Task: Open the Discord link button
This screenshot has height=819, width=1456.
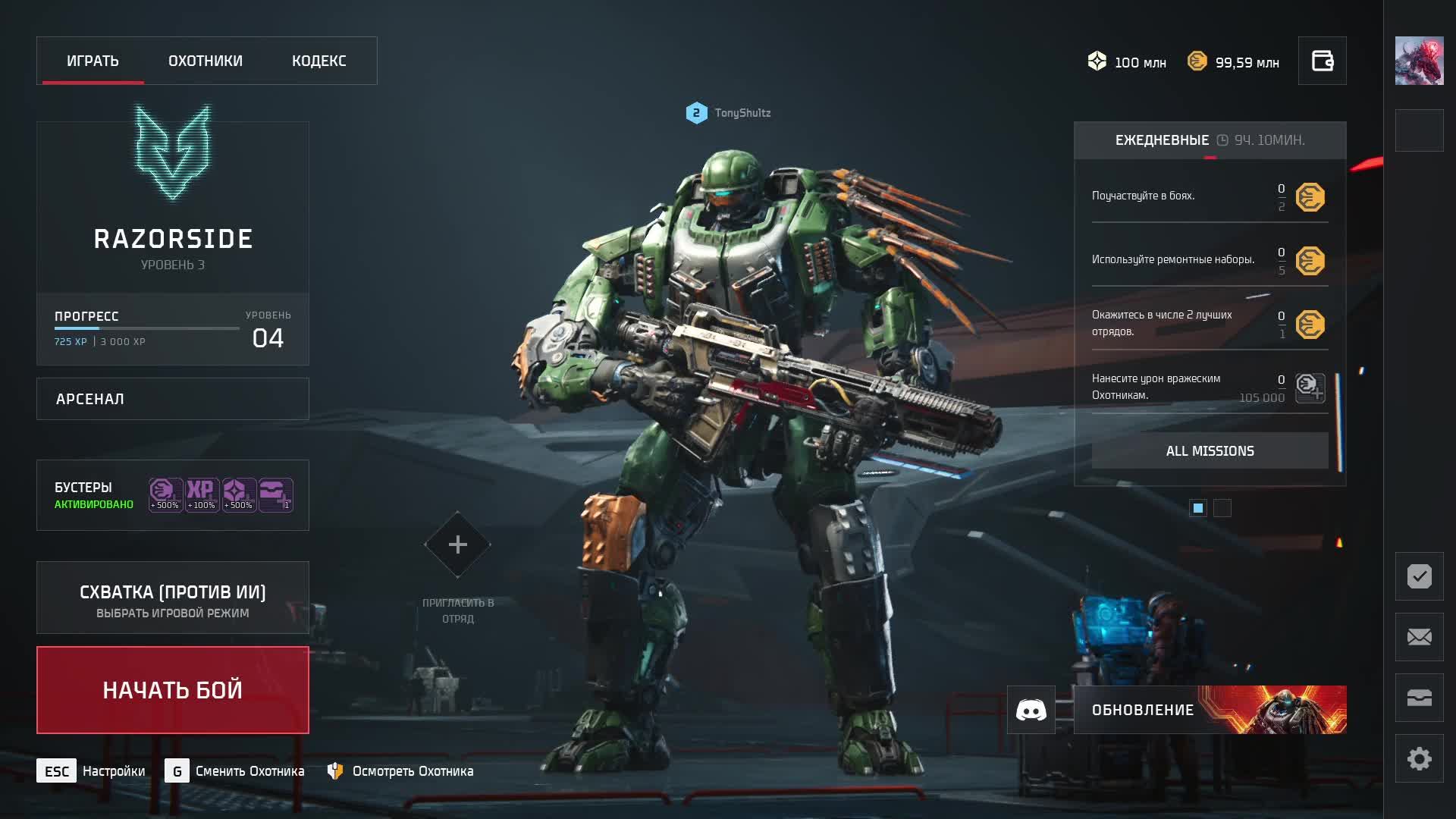Action: 1031,710
